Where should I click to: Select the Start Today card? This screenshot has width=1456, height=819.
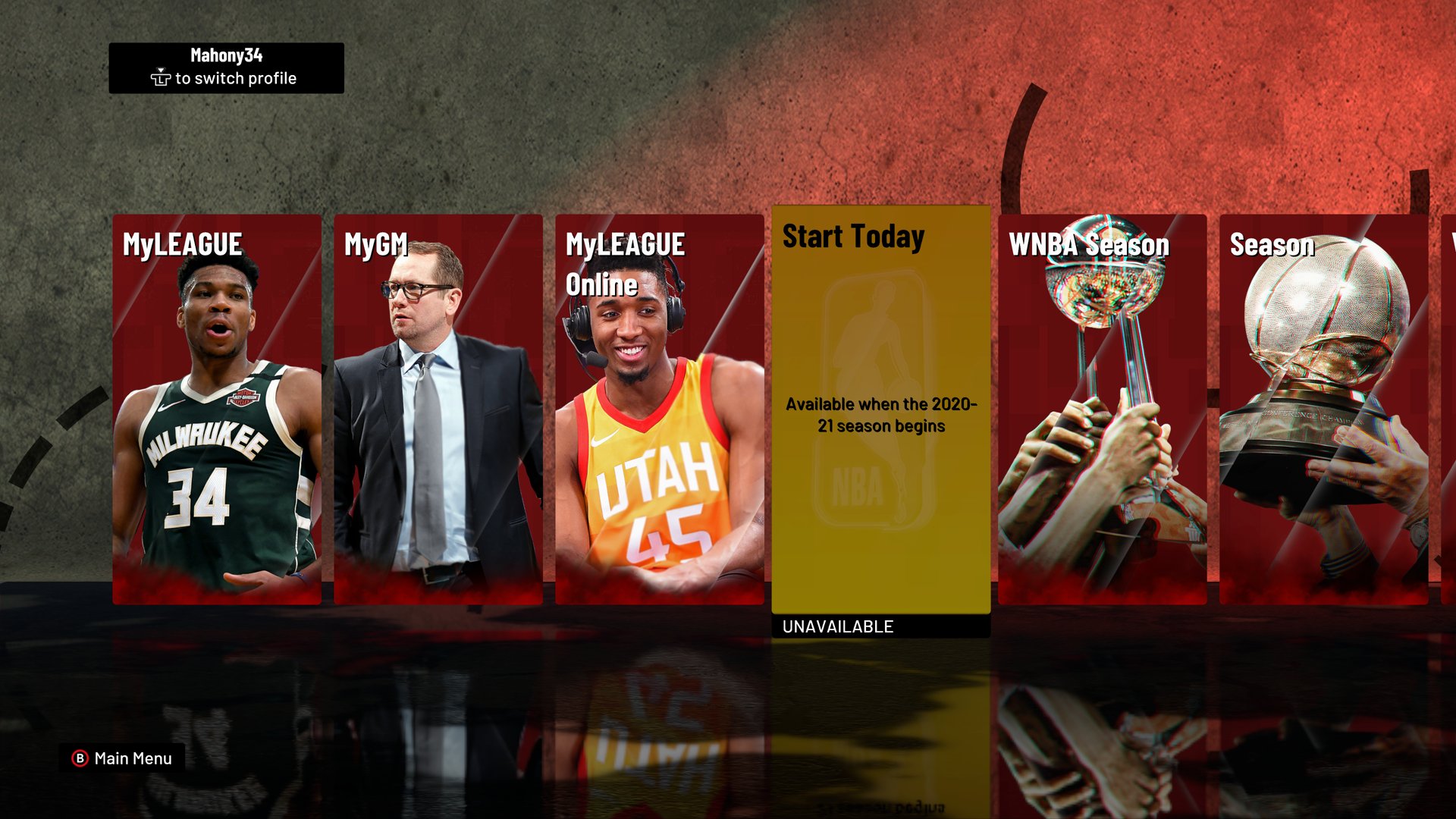881,409
